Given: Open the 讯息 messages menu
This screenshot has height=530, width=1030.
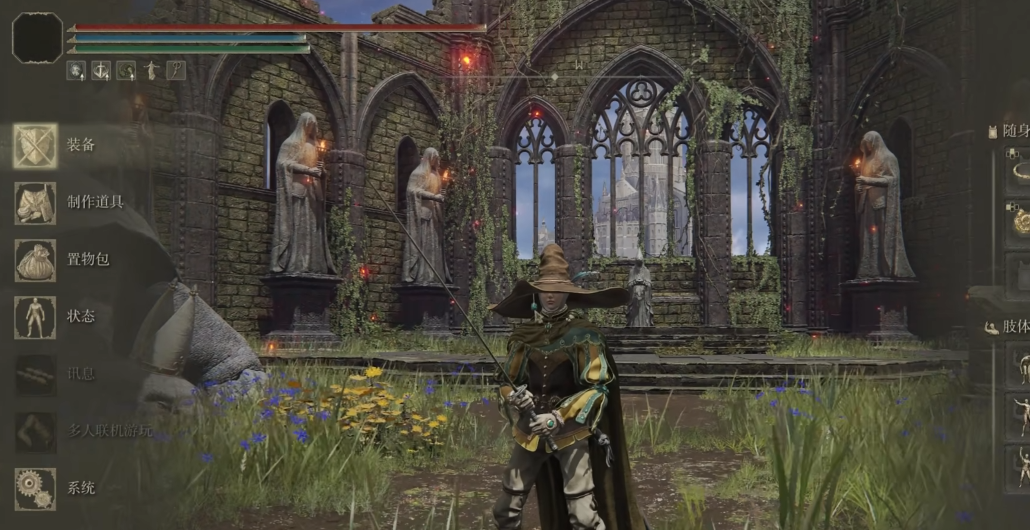Looking at the screenshot, I should [81, 374].
